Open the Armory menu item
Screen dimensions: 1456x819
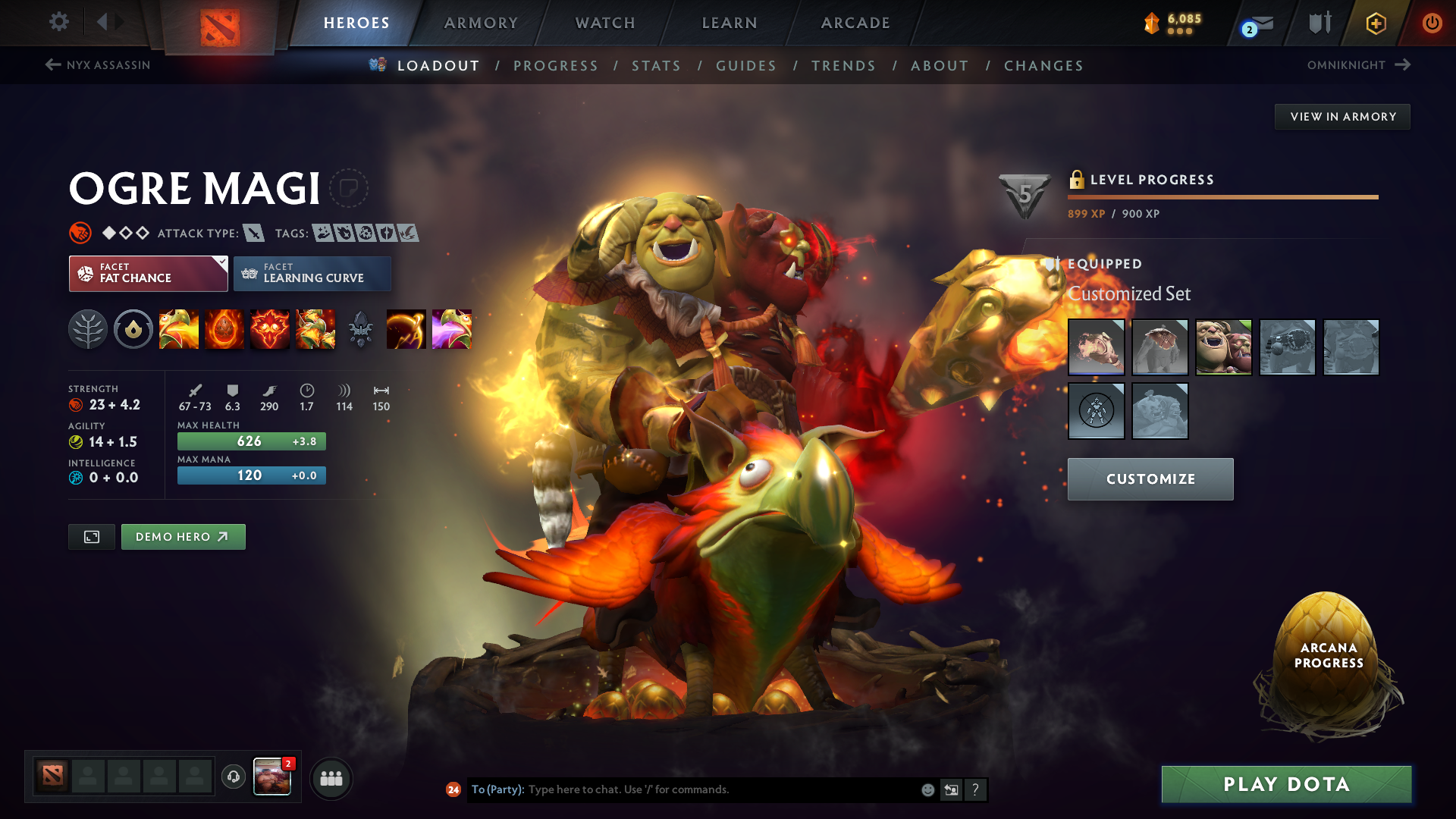[x=481, y=23]
